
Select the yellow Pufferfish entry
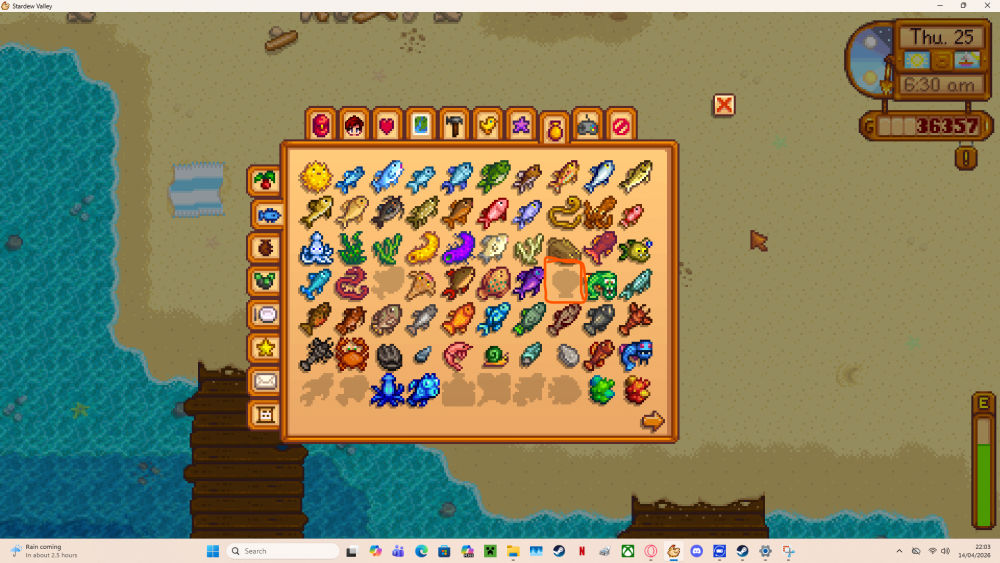tap(316, 177)
